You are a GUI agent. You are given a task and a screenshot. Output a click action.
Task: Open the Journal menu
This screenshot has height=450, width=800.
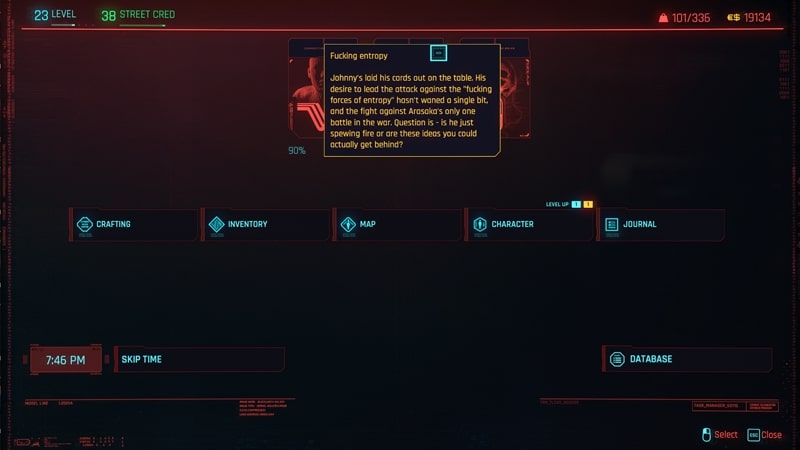(661, 224)
